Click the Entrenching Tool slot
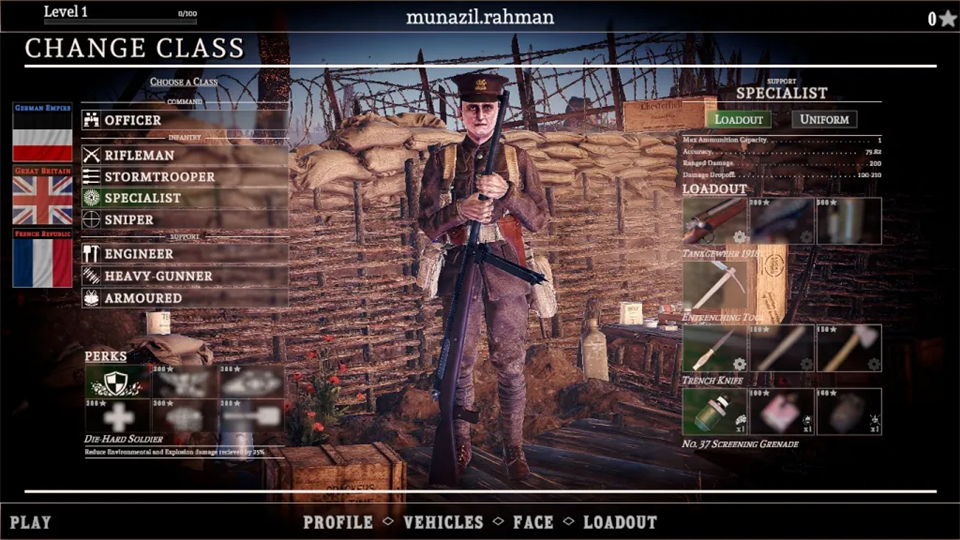Image resolution: width=960 pixels, height=540 pixels. [x=715, y=286]
